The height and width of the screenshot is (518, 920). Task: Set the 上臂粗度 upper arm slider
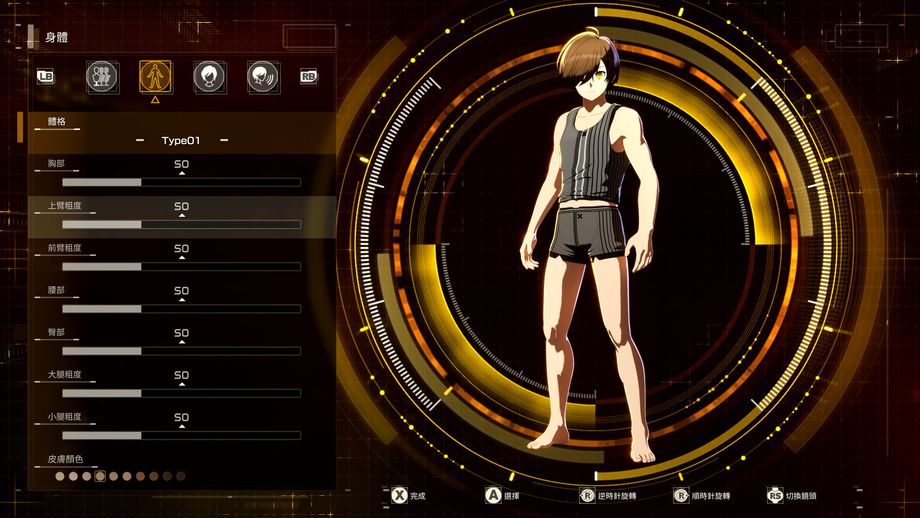pos(181,224)
